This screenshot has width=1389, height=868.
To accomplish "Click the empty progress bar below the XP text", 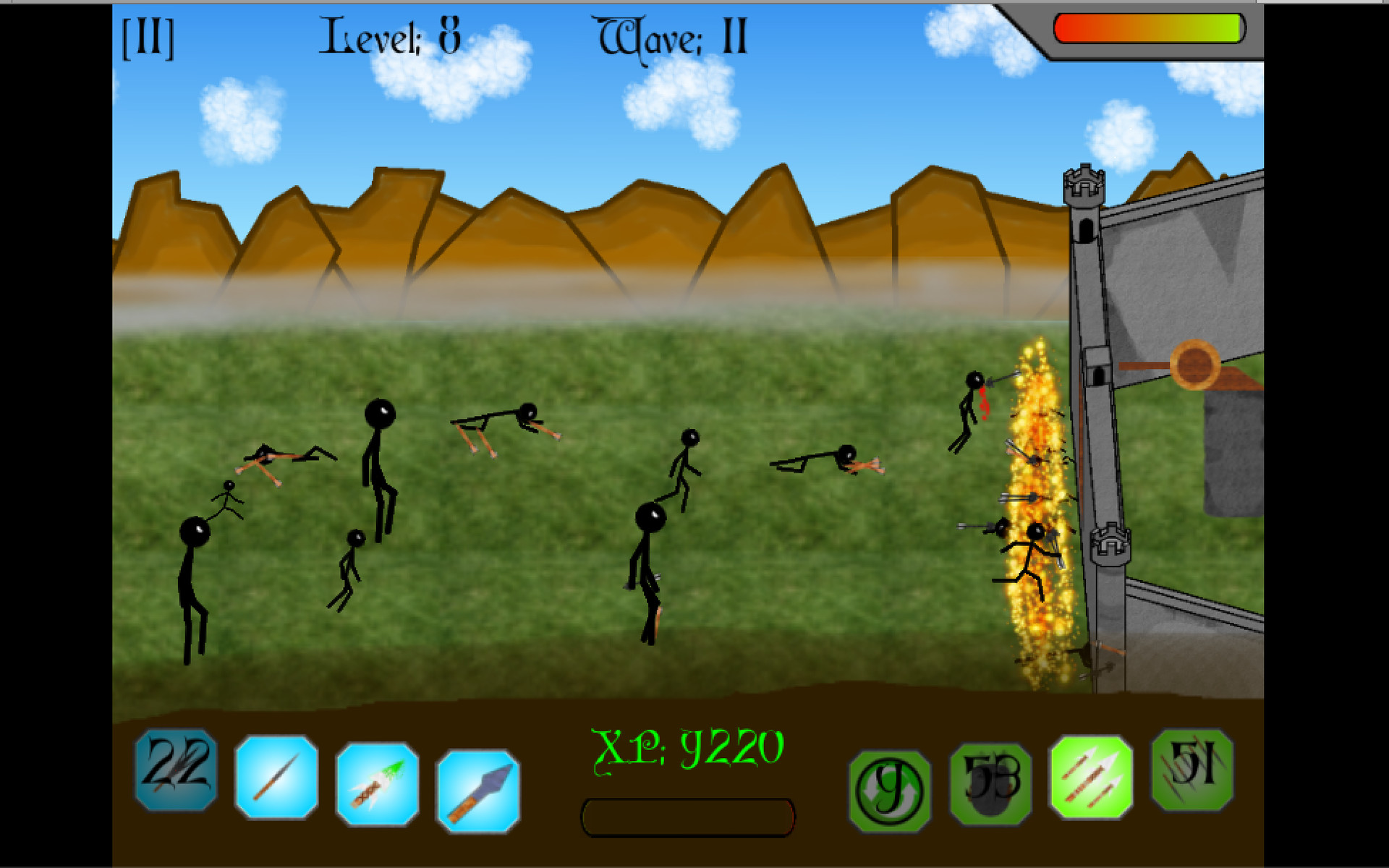I will click(x=689, y=818).
